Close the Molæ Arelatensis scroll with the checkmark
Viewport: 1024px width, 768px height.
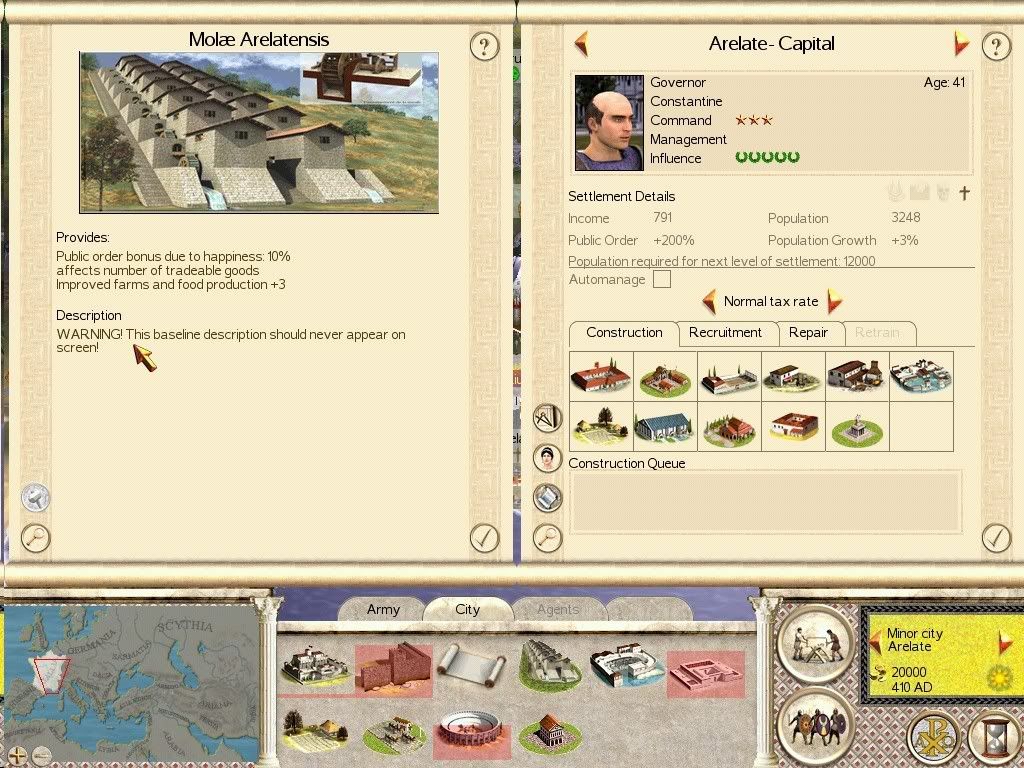point(484,537)
